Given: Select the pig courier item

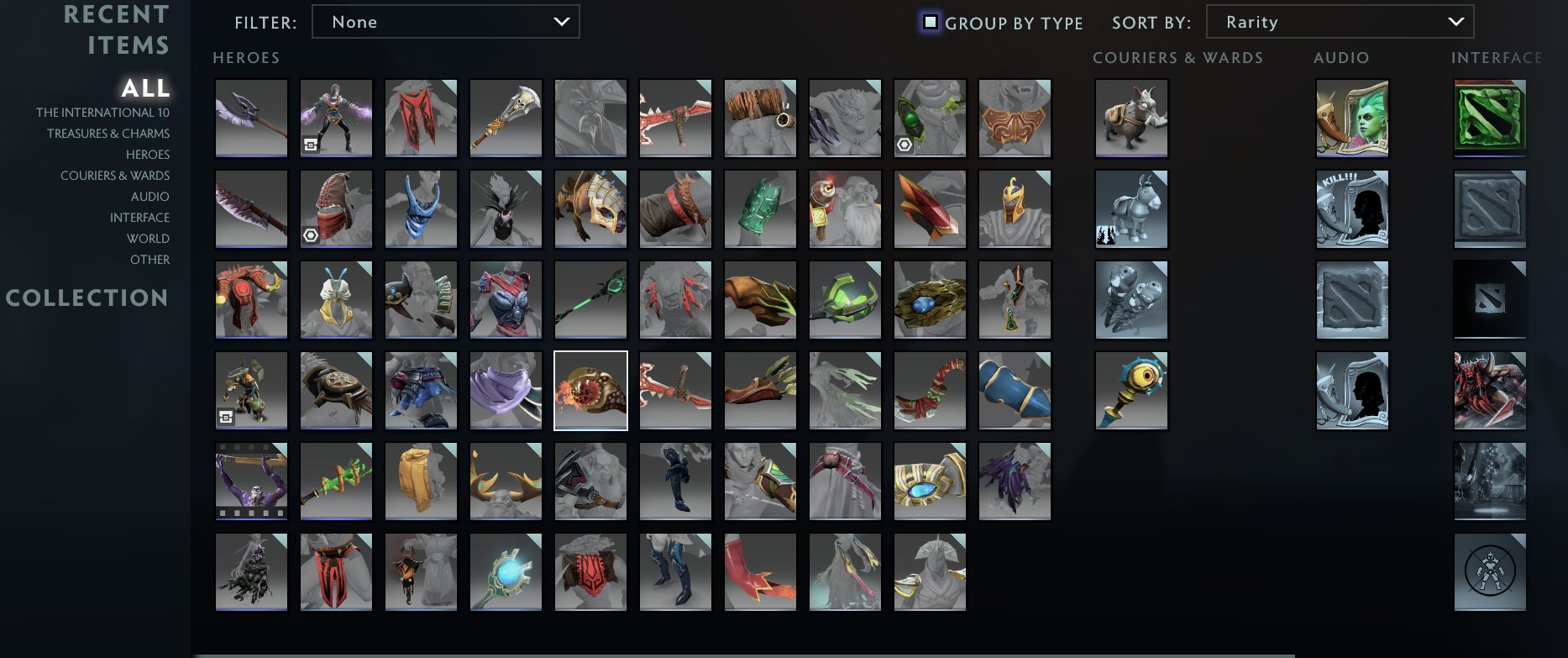Looking at the screenshot, I should coord(1131,118).
